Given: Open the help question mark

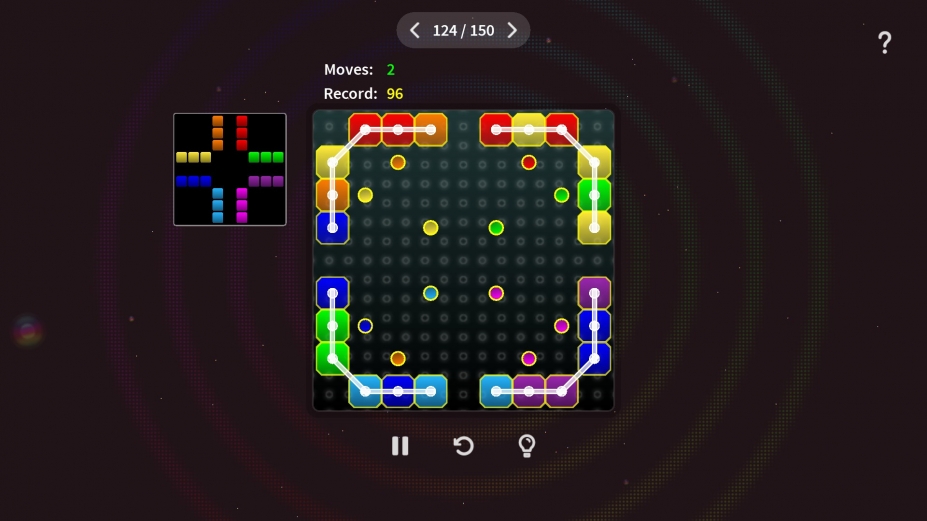Looking at the screenshot, I should click(x=884, y=43).
